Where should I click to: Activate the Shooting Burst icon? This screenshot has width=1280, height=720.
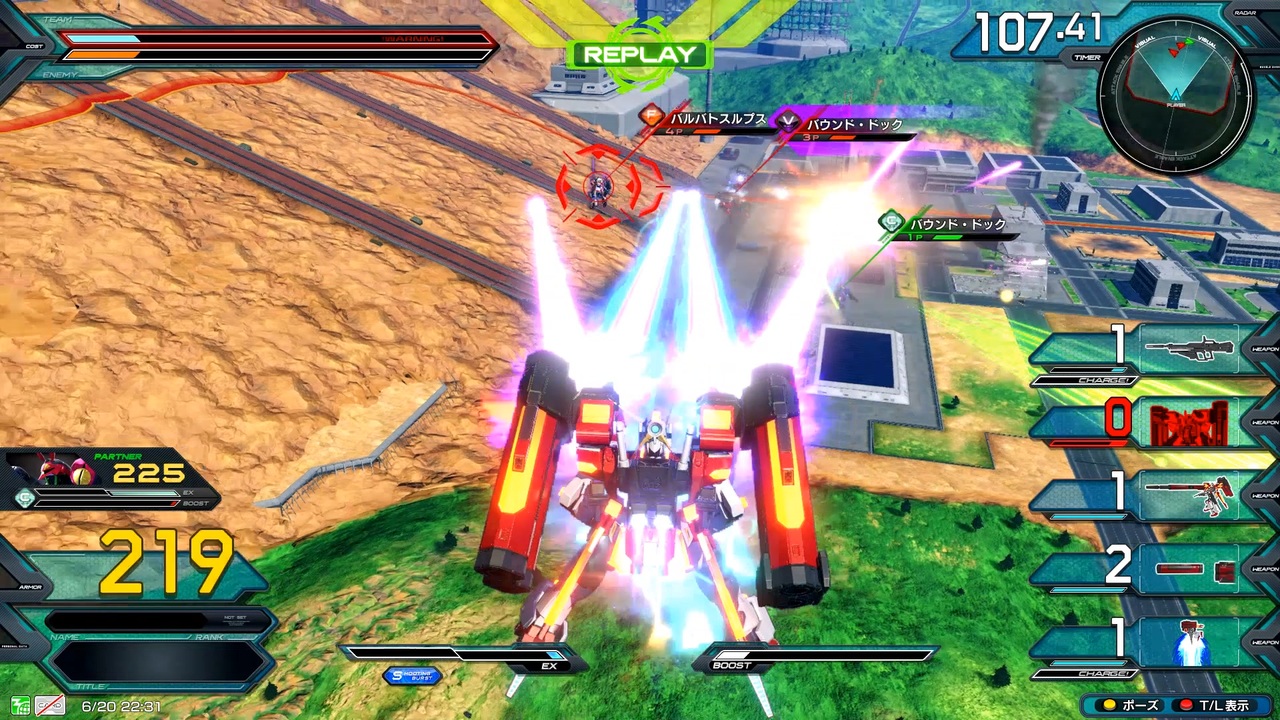[412, 676]
